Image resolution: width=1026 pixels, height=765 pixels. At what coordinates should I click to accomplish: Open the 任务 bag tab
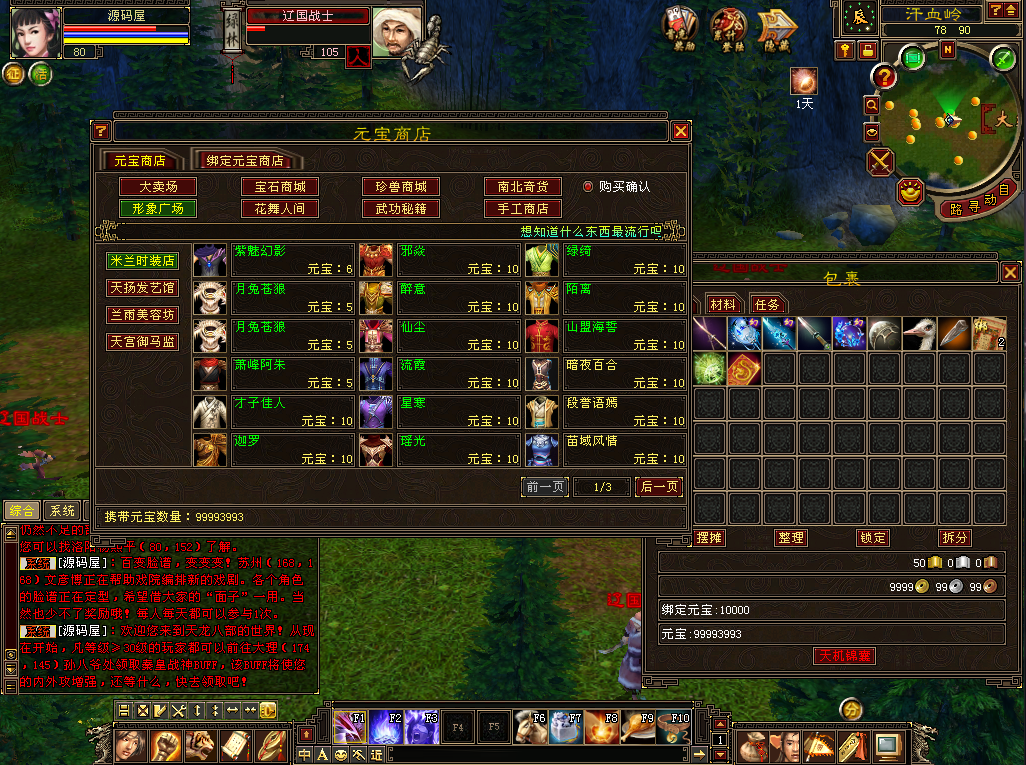point(767,304)
